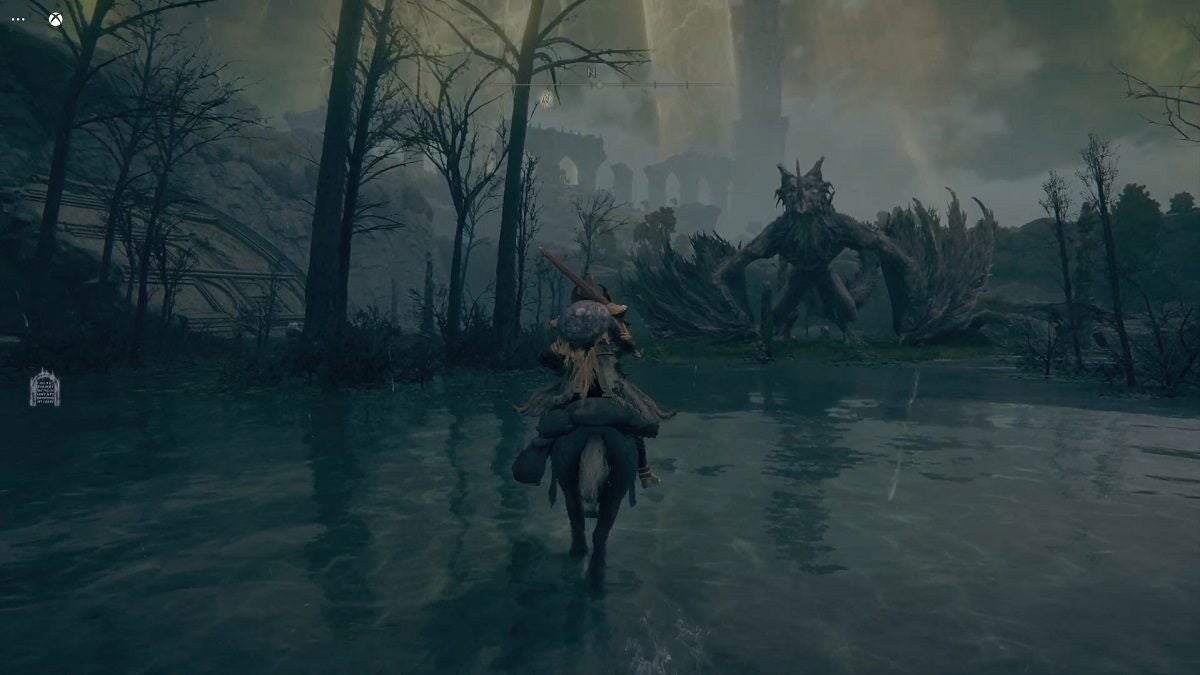
Task: Click the glowing site of grace marker on compass
Action: click(546, 99)
